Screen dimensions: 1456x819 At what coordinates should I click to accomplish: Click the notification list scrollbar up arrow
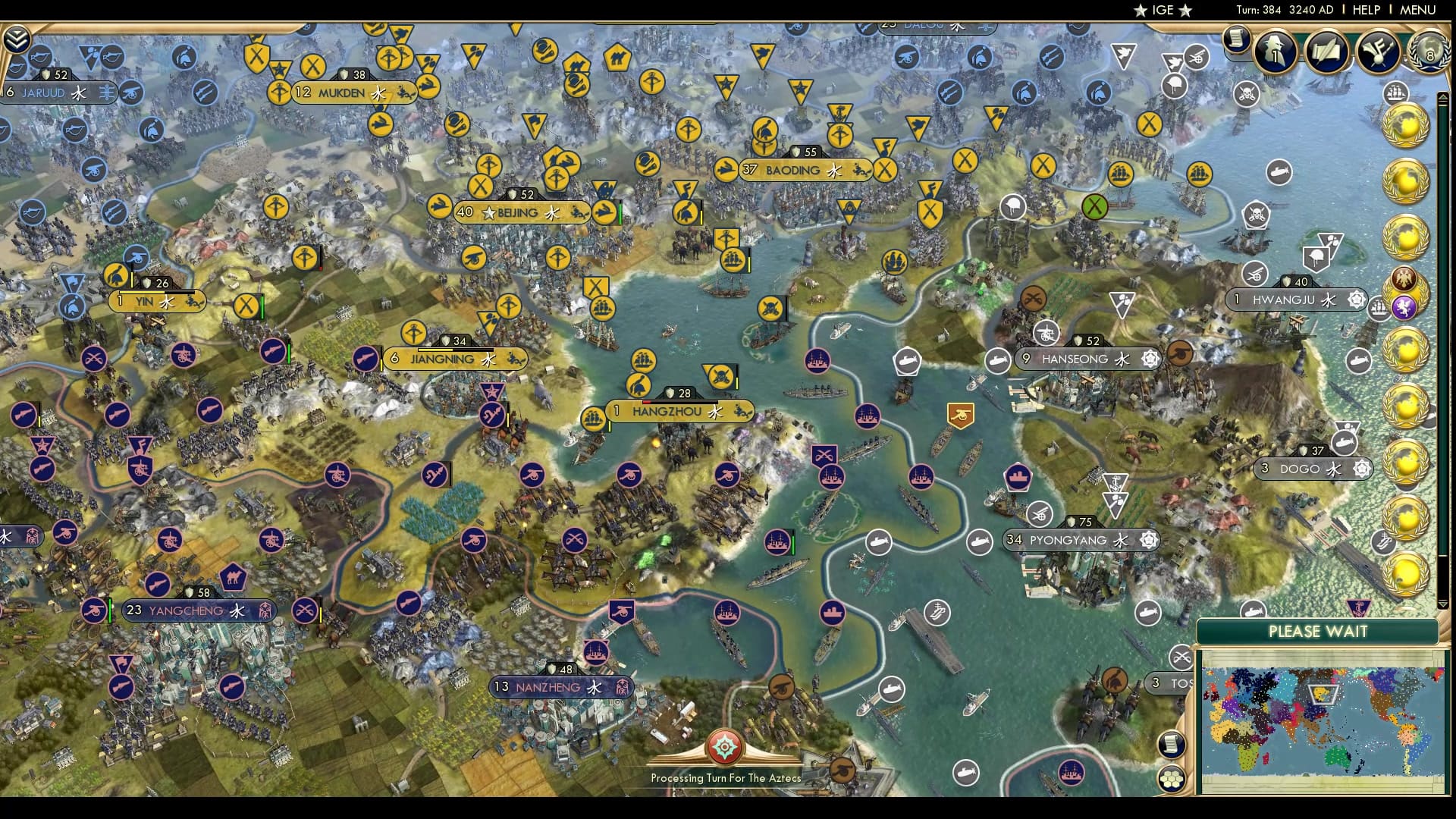pyautogui.click(x=1442, y=96)
